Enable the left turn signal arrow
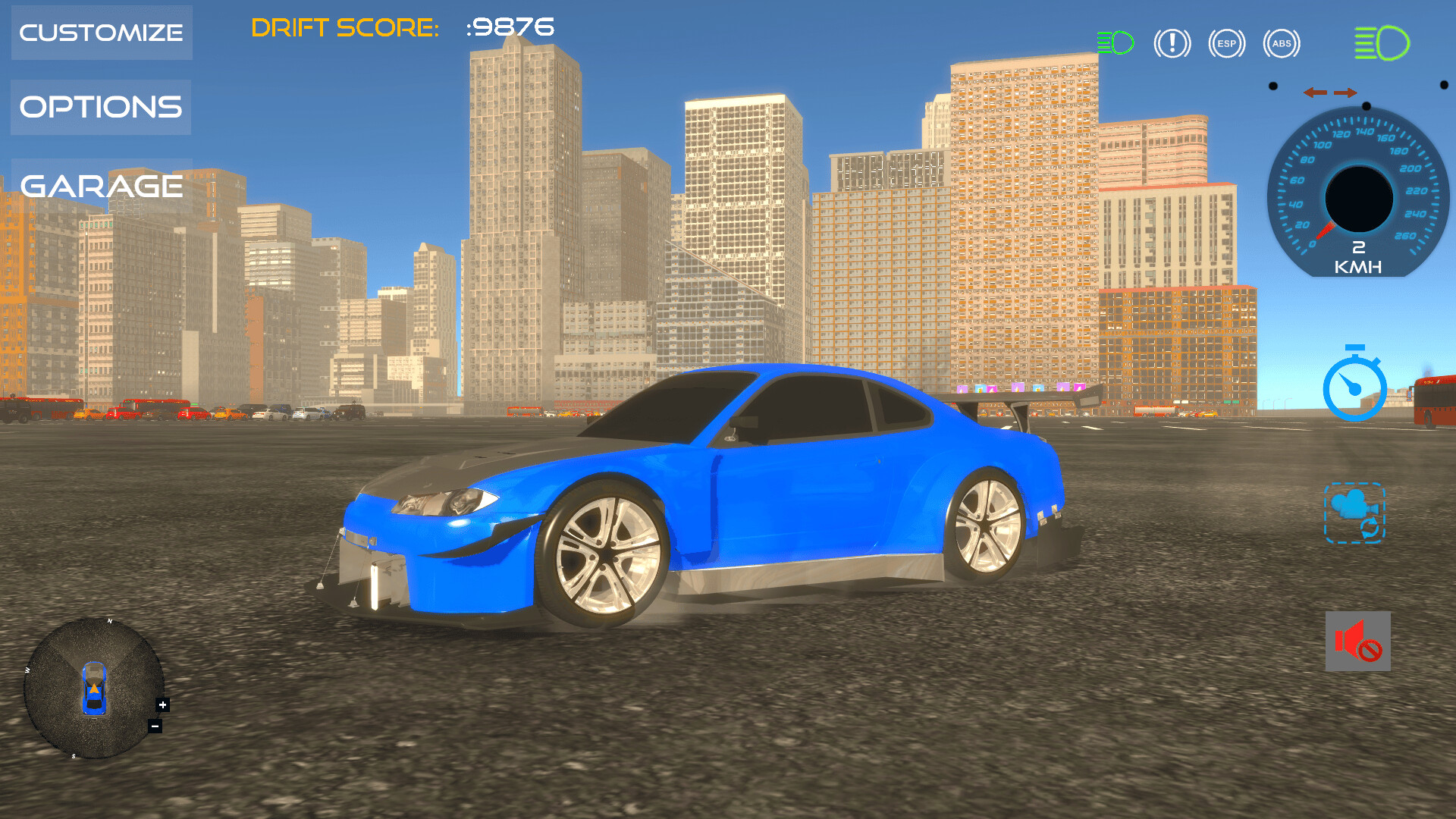This screenshot has width=1456, height=819. [x=1317, y=93]
